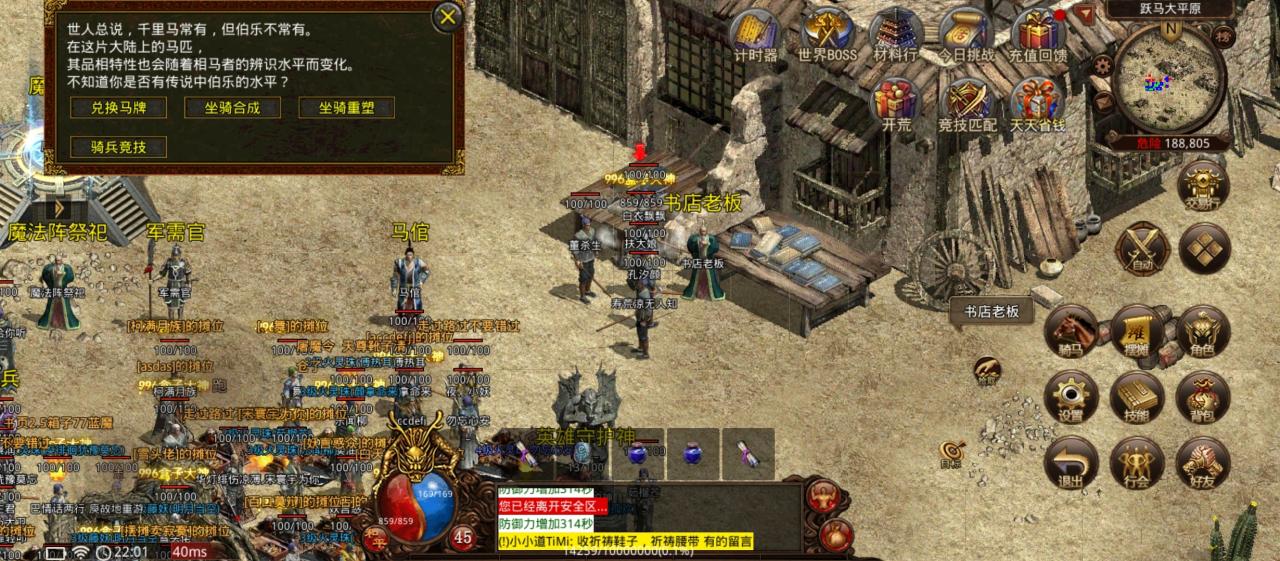Open the 计时器 timer icon
This screenshot has width=1280, height=561.
[756, 33]
